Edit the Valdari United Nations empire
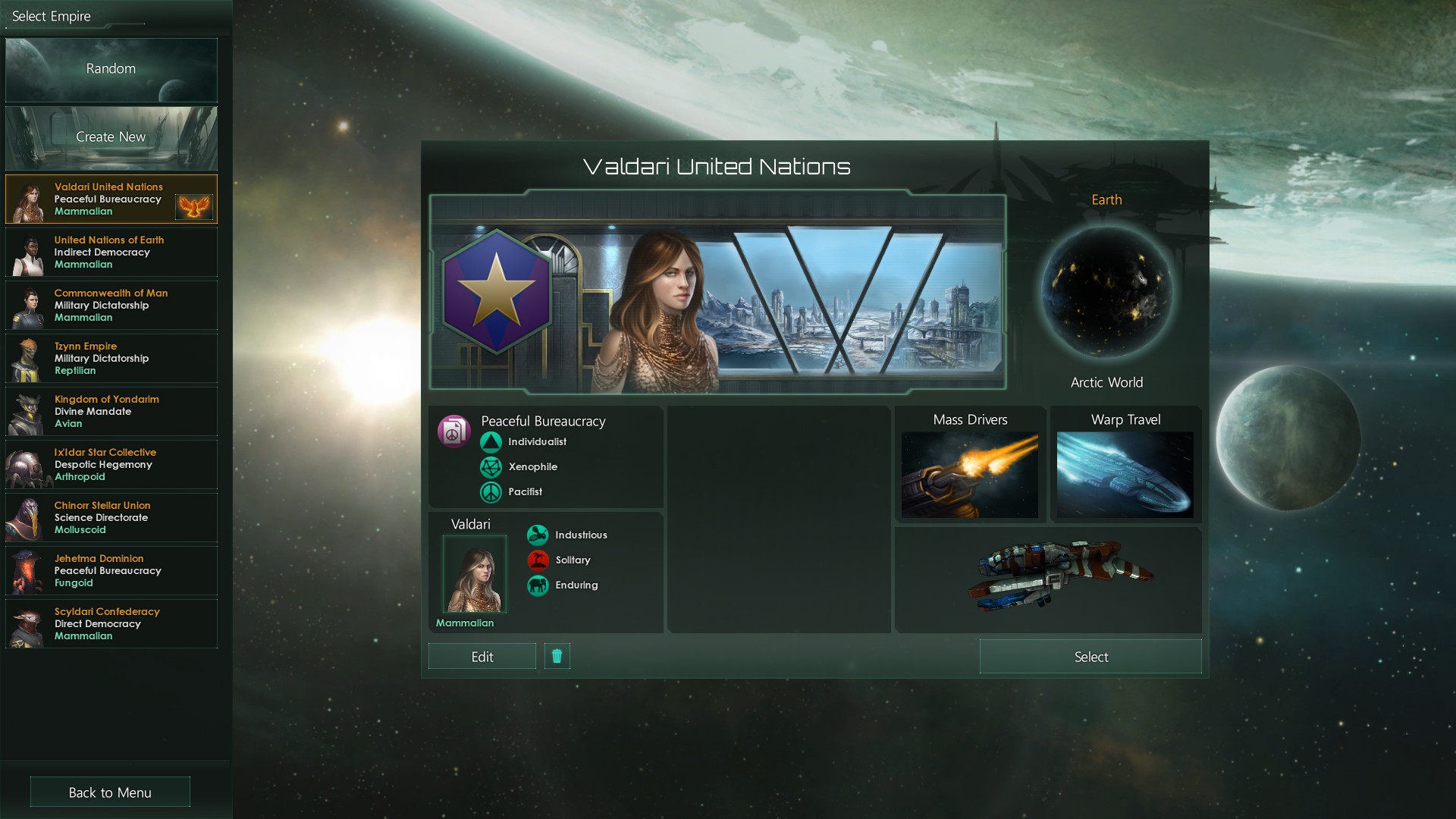 482,657
